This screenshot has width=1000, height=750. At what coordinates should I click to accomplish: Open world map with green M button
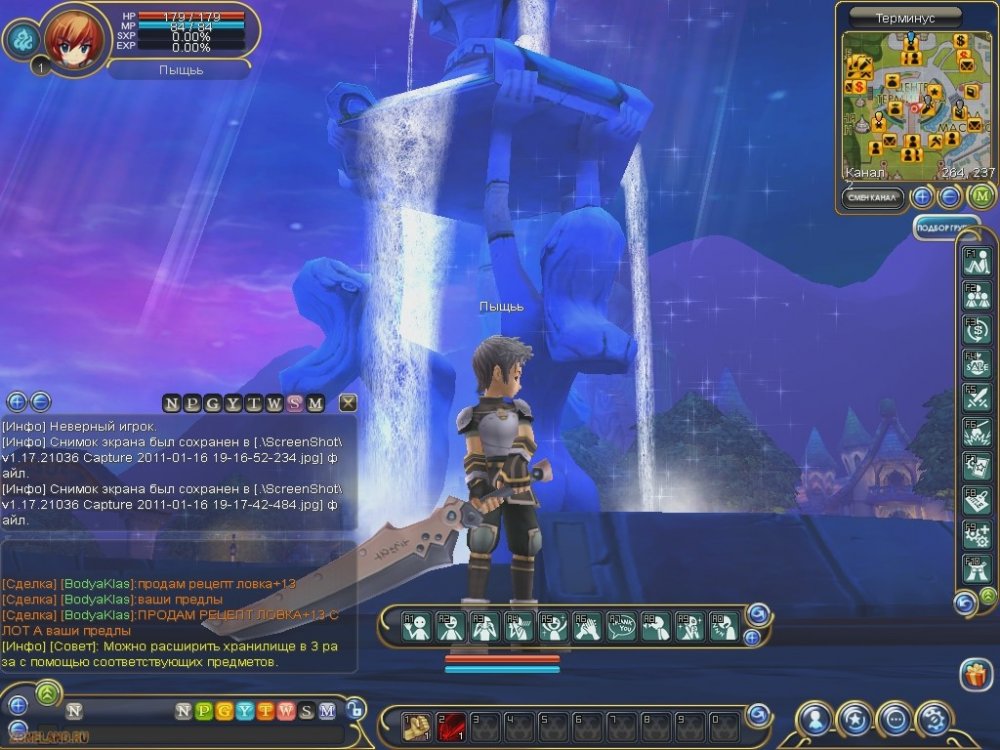click(978, 197)
